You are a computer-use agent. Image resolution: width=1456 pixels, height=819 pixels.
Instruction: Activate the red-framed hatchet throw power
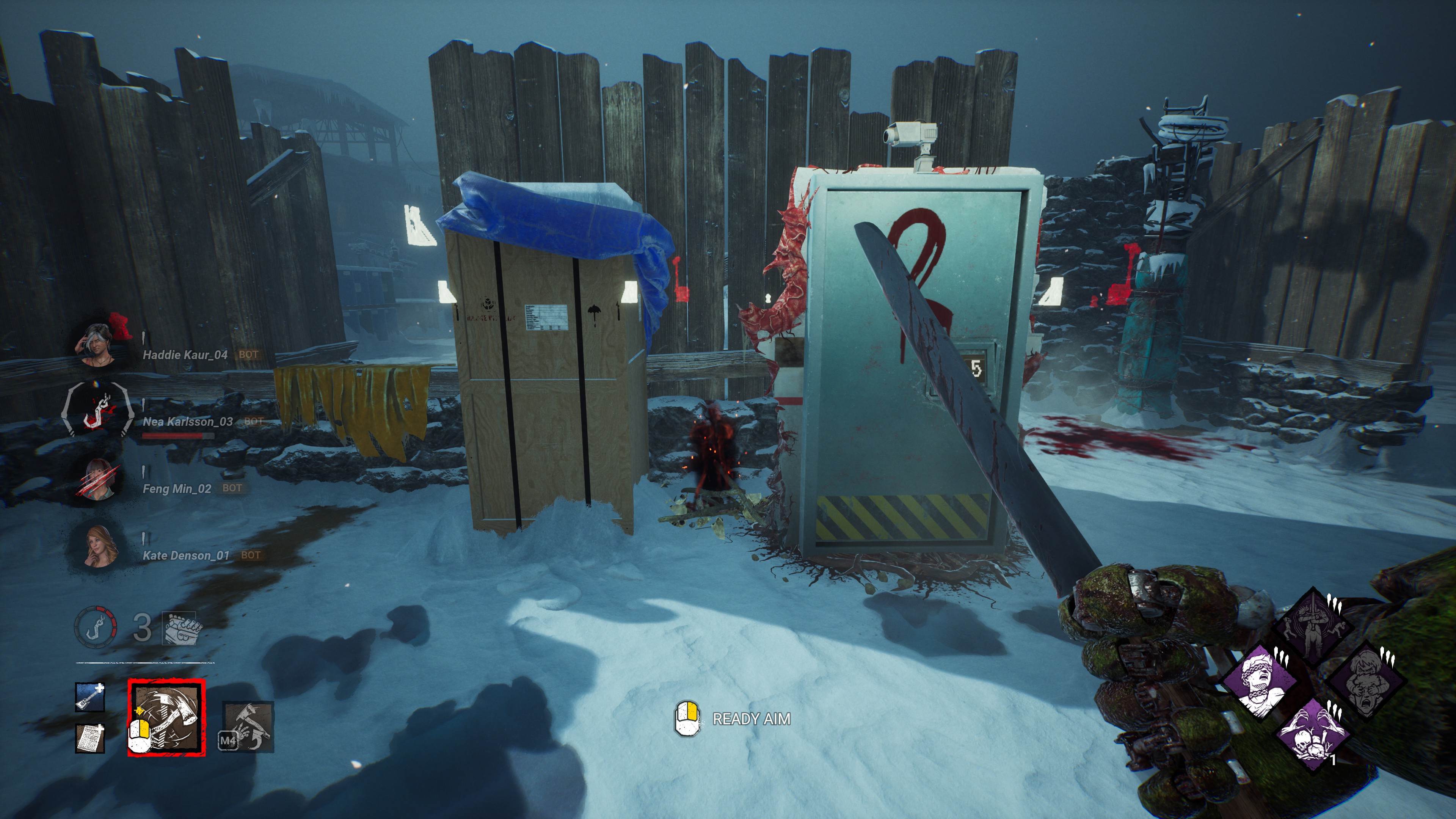tap(166, 717)
